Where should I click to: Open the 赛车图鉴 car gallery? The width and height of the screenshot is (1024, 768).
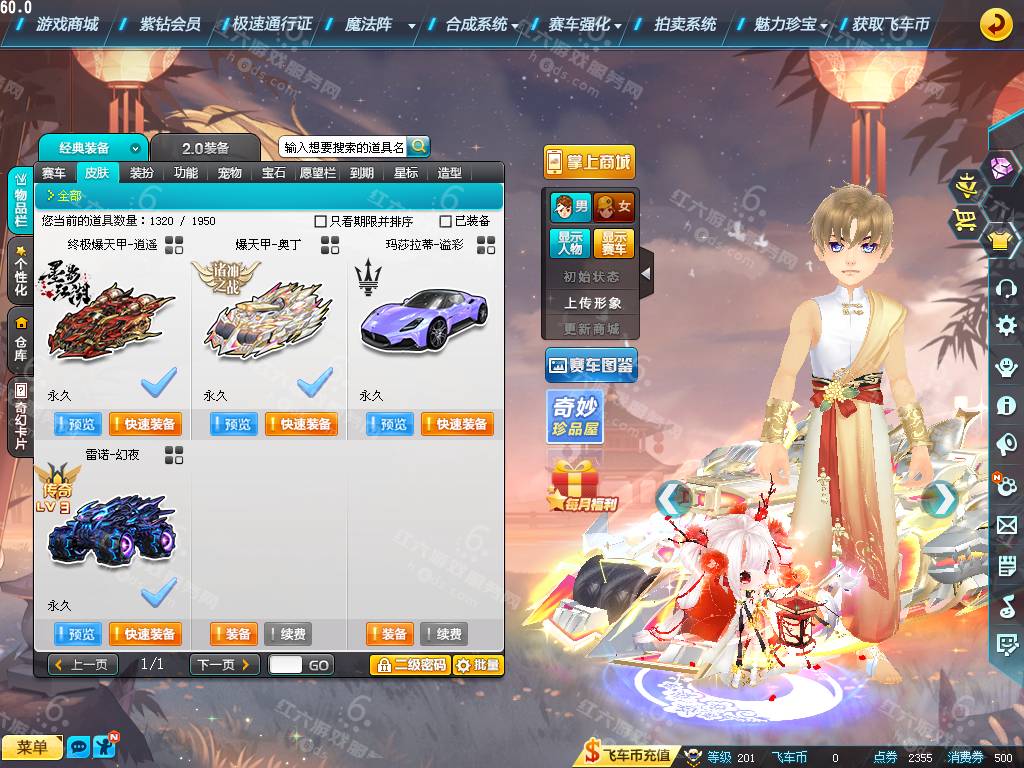(591, 366)
